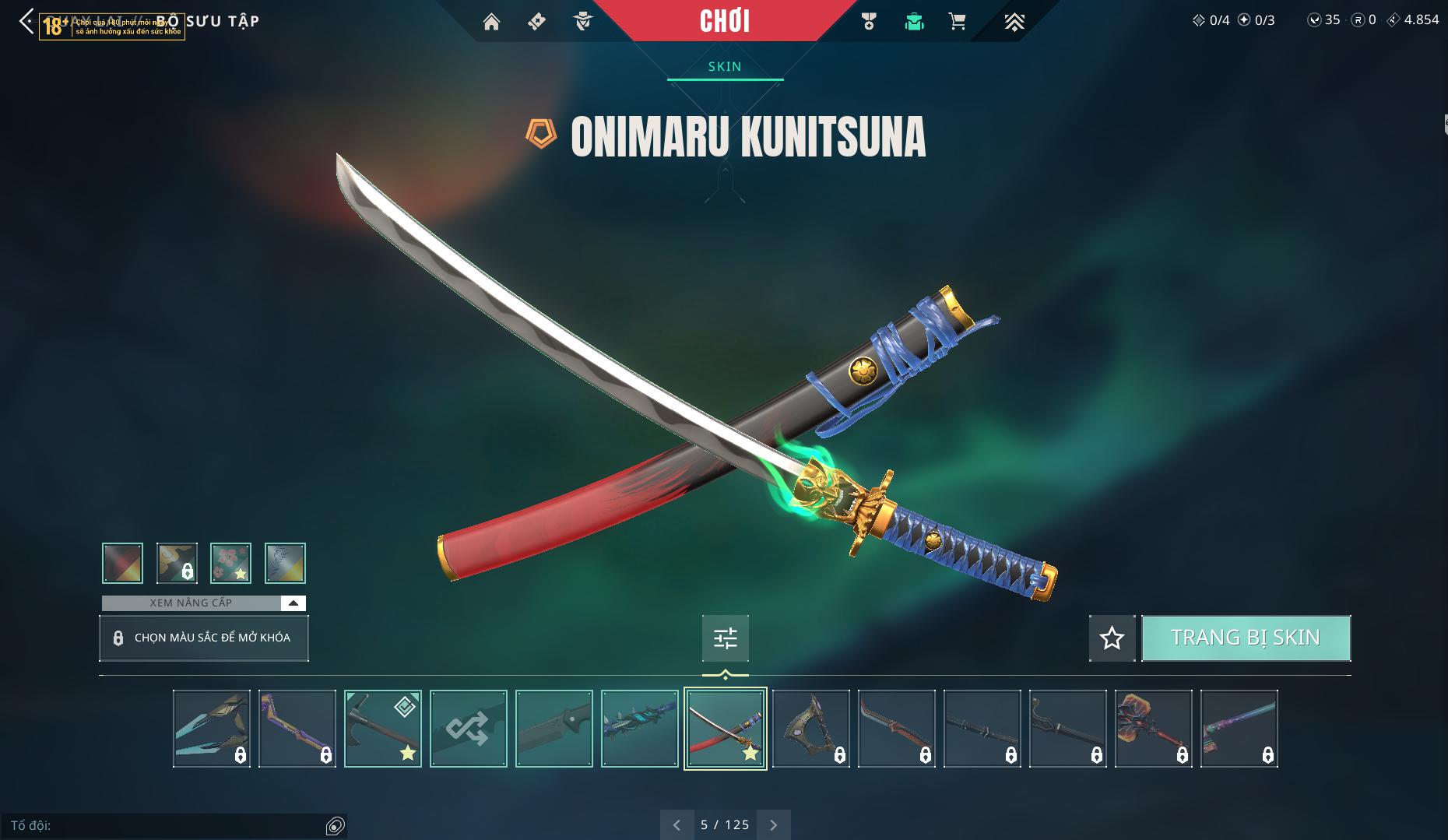Toggle the favorite star button

(x=1112, y=638)
